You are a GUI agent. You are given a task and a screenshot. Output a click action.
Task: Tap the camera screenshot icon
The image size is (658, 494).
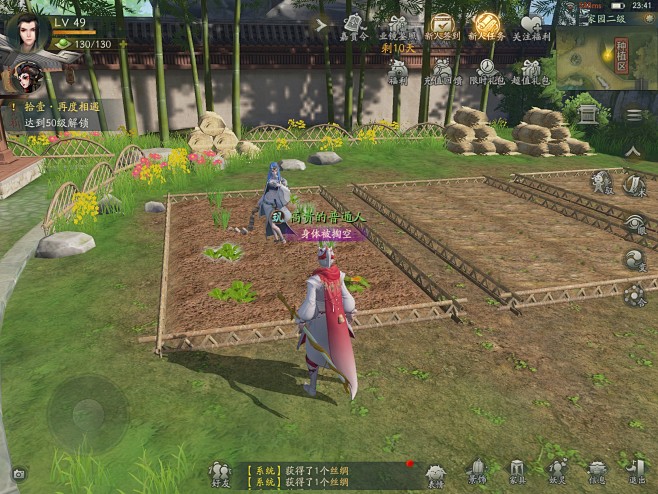(17, 473)
